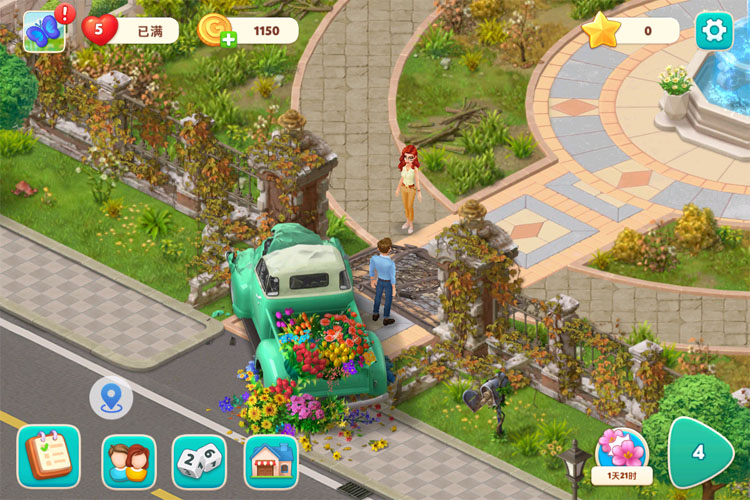The width and height of the screenshot is (750, 500).
Task: Open the house button
Action: click(x=271, y=462)
